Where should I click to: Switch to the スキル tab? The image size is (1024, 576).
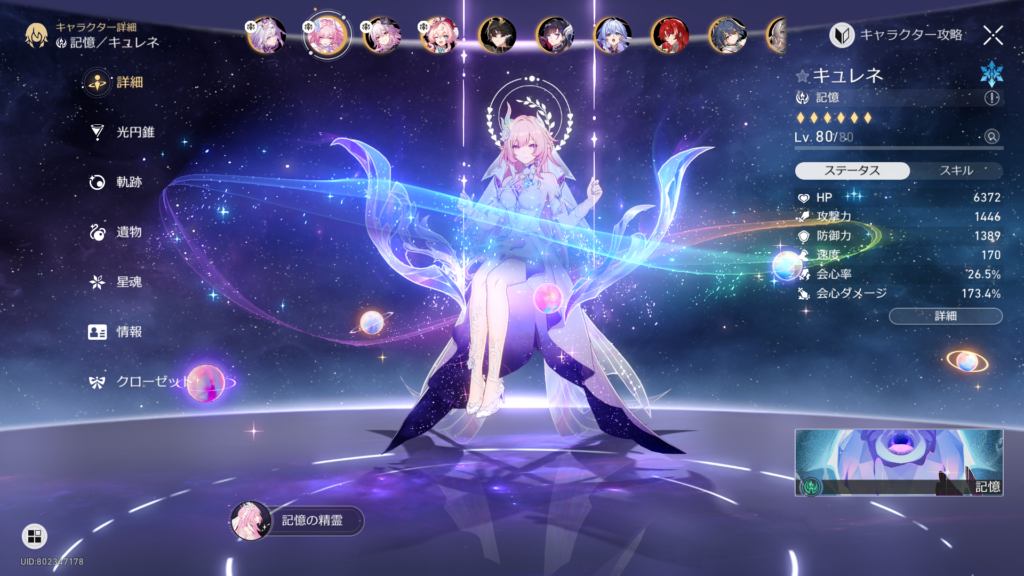click(956, 171)
